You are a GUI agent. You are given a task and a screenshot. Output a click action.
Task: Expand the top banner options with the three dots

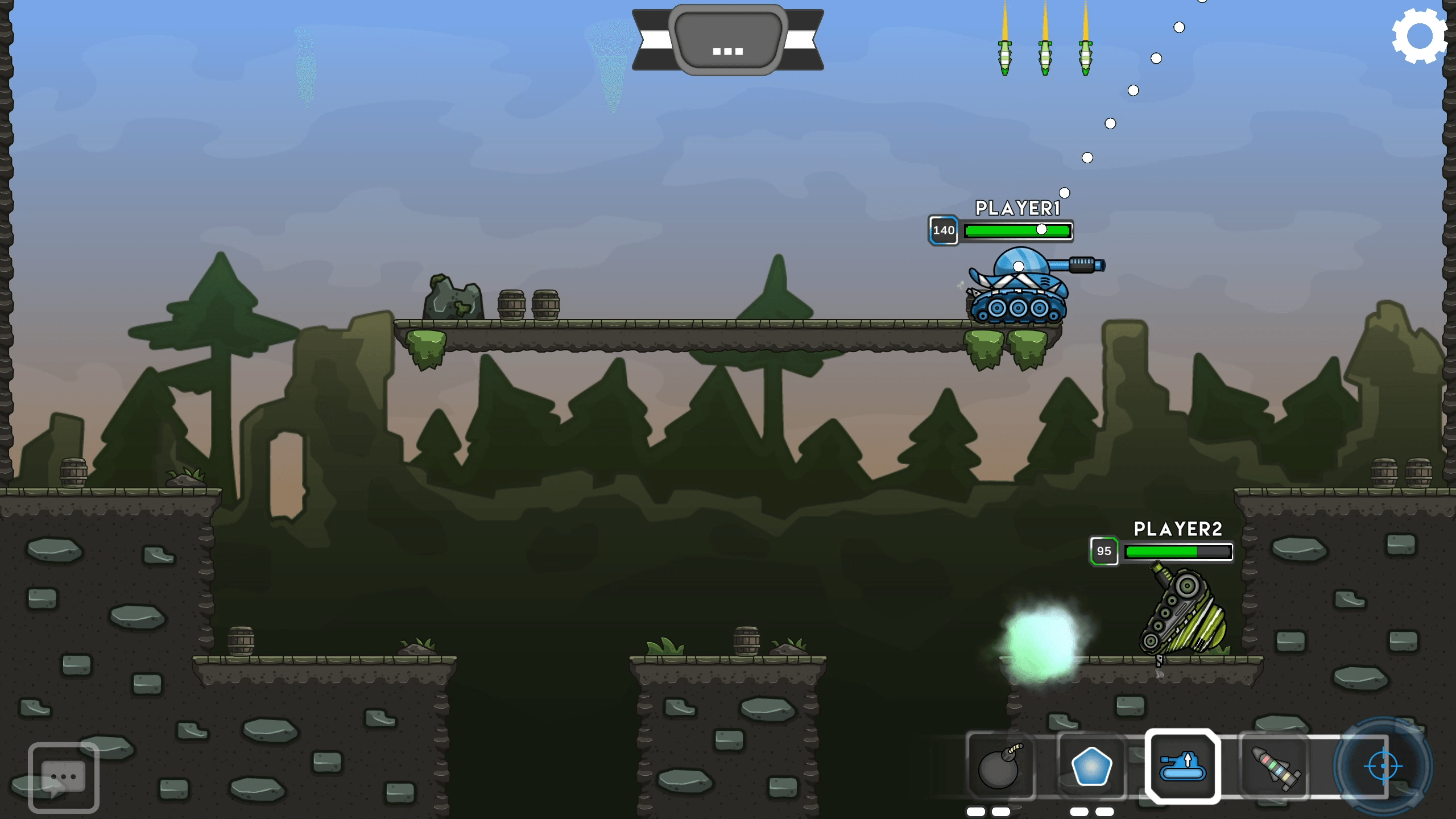click(727, 51)
